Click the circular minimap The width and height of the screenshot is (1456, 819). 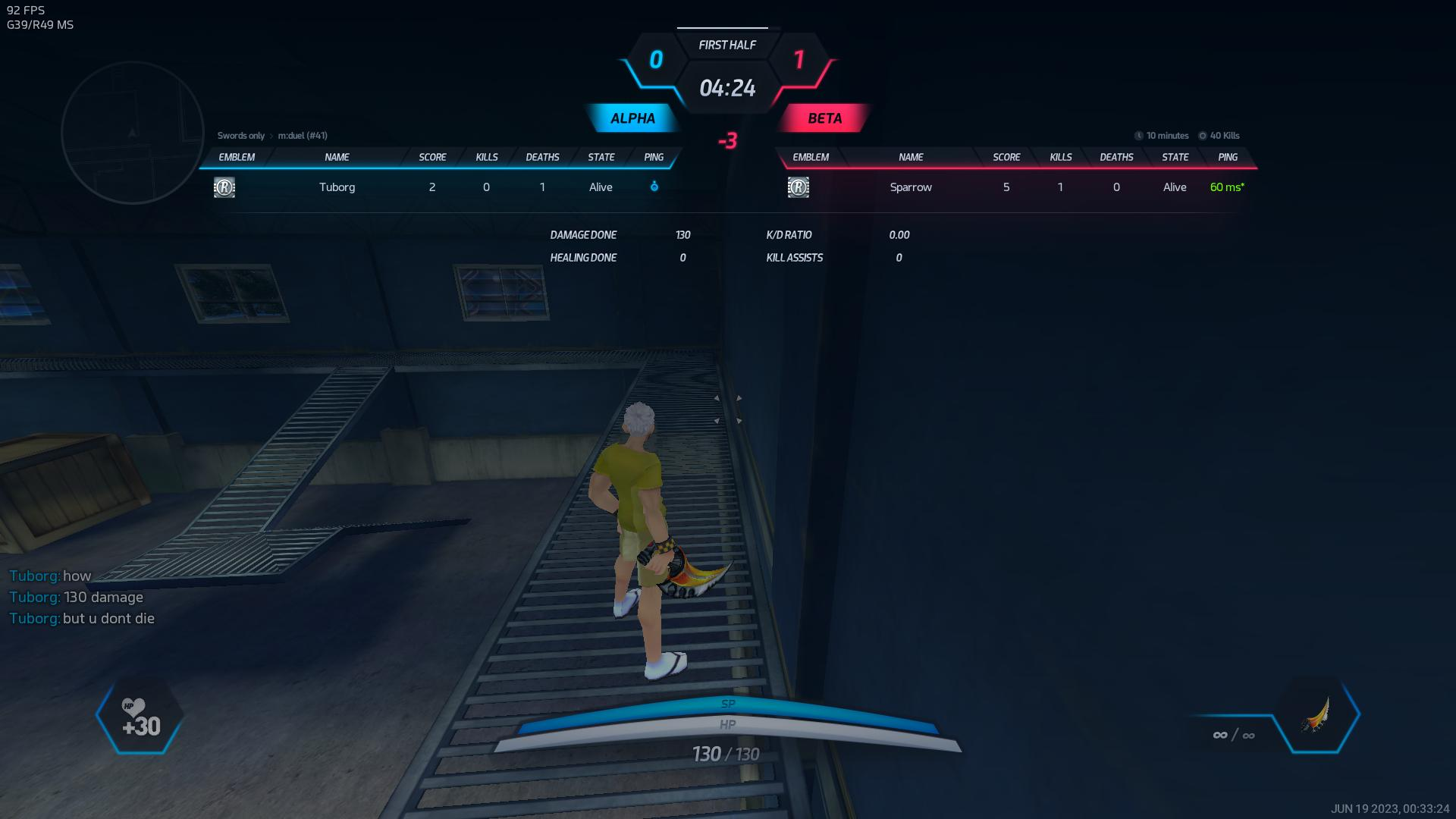(133, 133)
